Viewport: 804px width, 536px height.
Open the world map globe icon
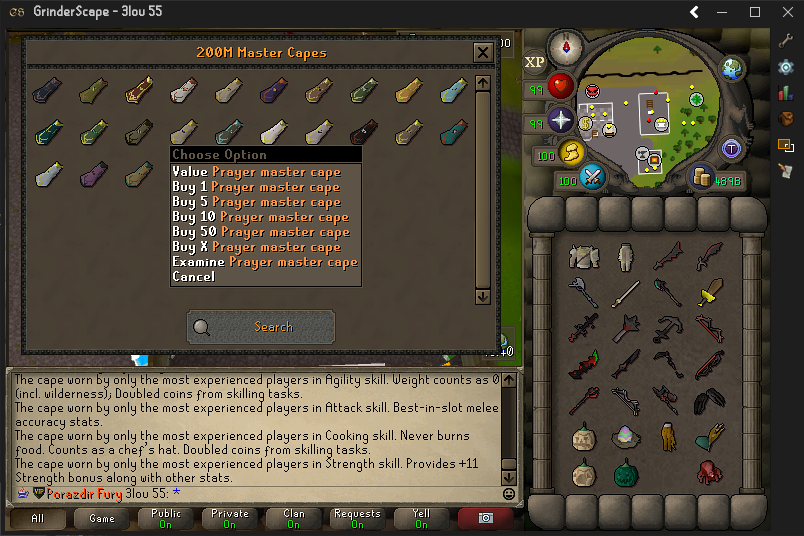[x=734, y=69]
